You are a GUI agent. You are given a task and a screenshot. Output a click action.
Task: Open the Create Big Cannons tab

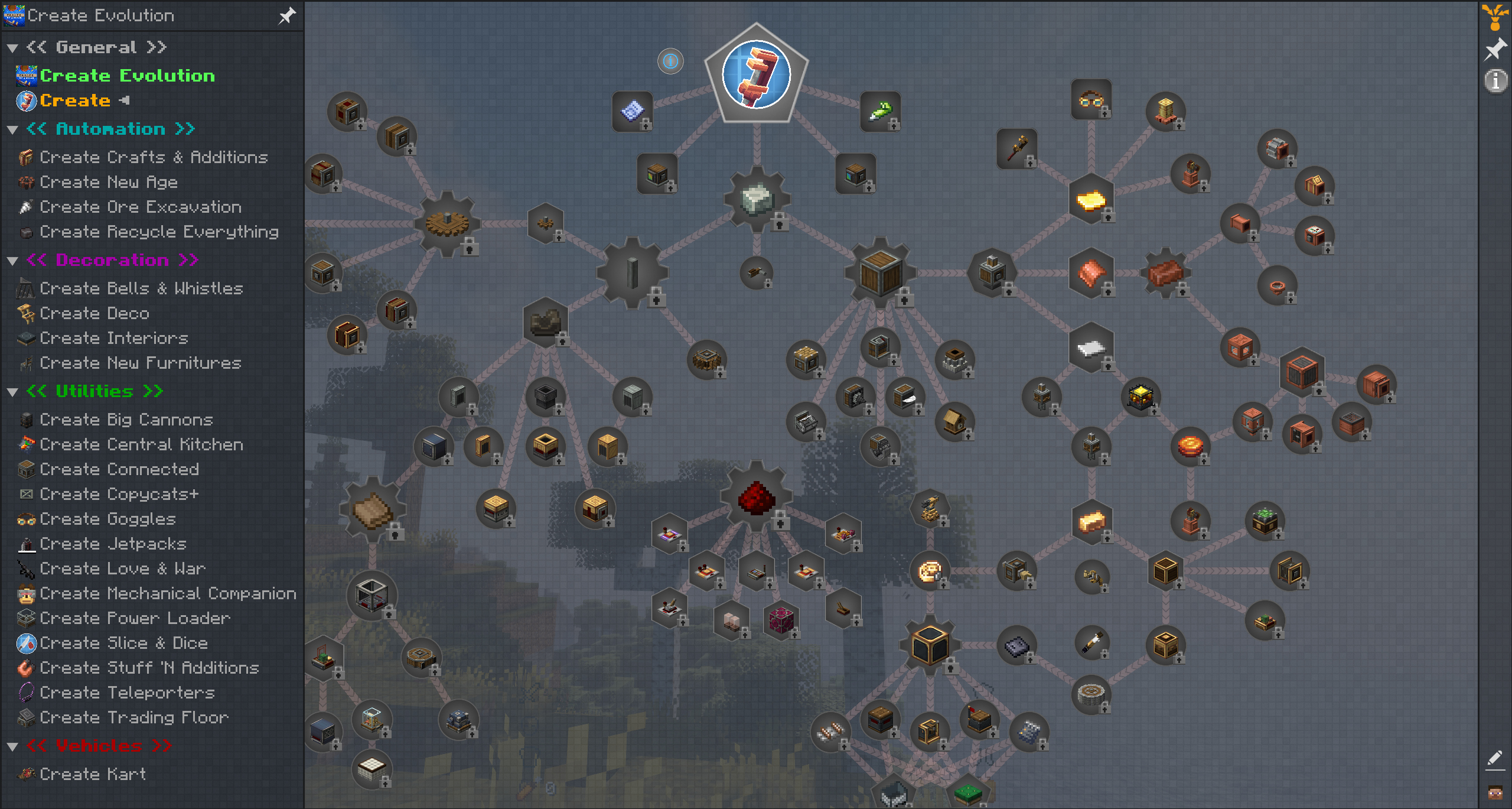(126, 420)
